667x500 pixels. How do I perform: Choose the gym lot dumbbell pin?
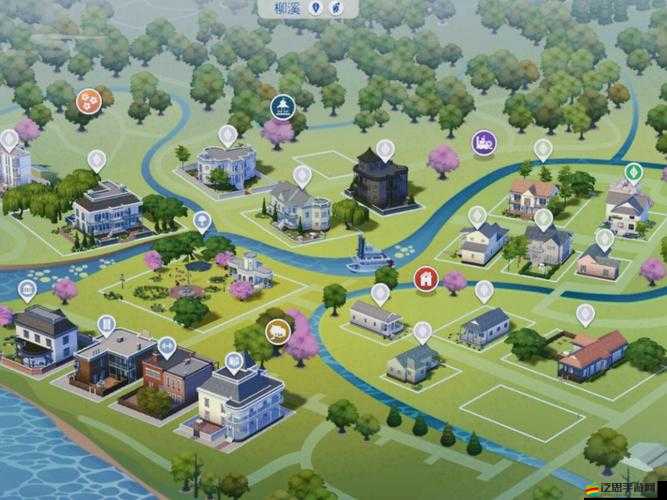166,347
